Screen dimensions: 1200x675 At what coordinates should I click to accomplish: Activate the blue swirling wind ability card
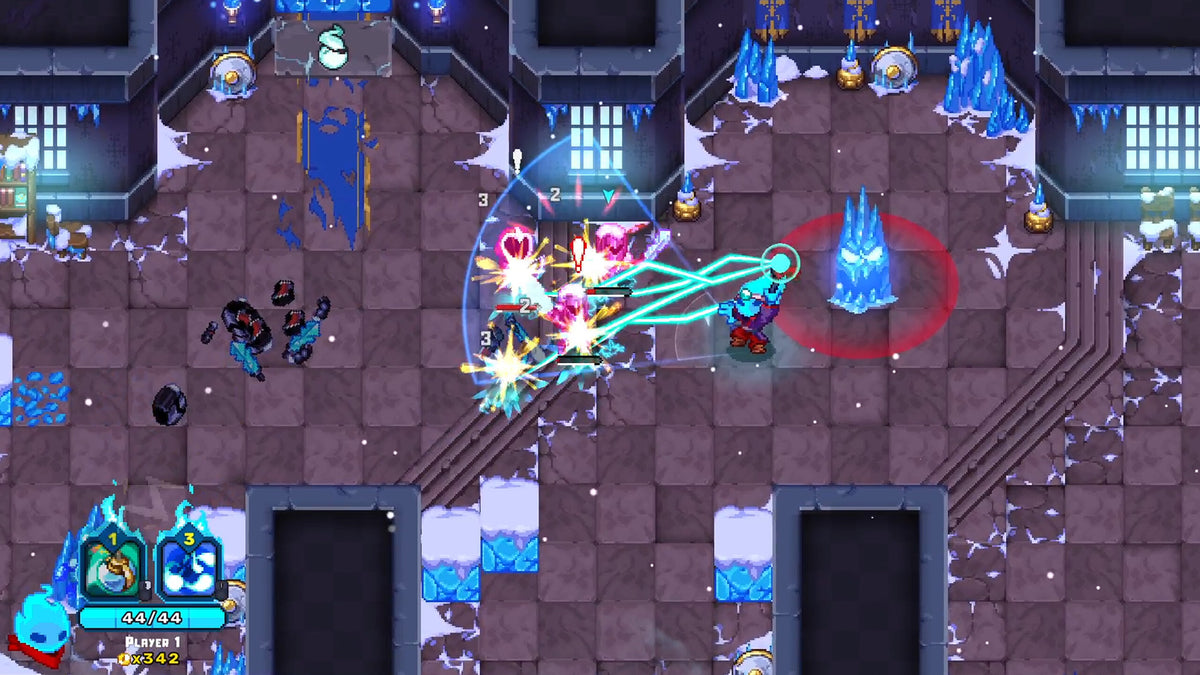point(188,568)
